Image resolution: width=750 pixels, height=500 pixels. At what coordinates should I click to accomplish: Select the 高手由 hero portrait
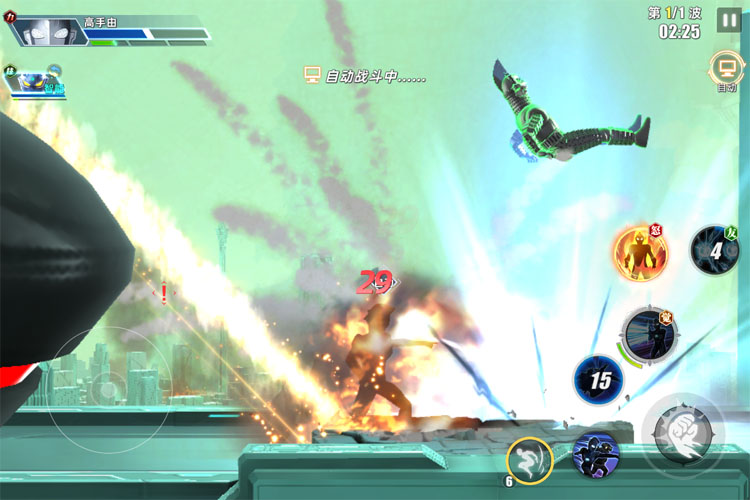48,31
